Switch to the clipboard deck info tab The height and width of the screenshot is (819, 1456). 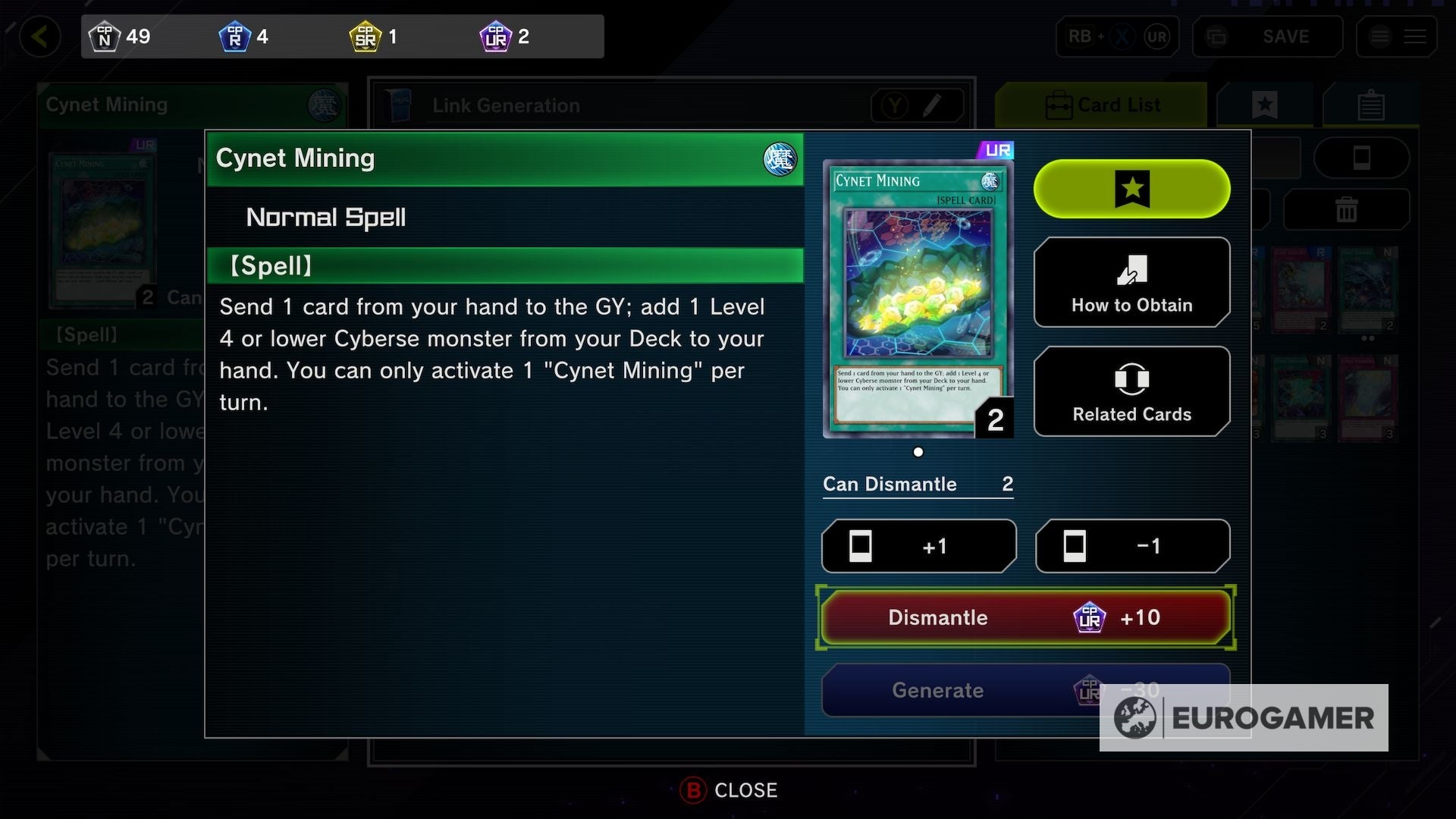[x=1370, y=105]
